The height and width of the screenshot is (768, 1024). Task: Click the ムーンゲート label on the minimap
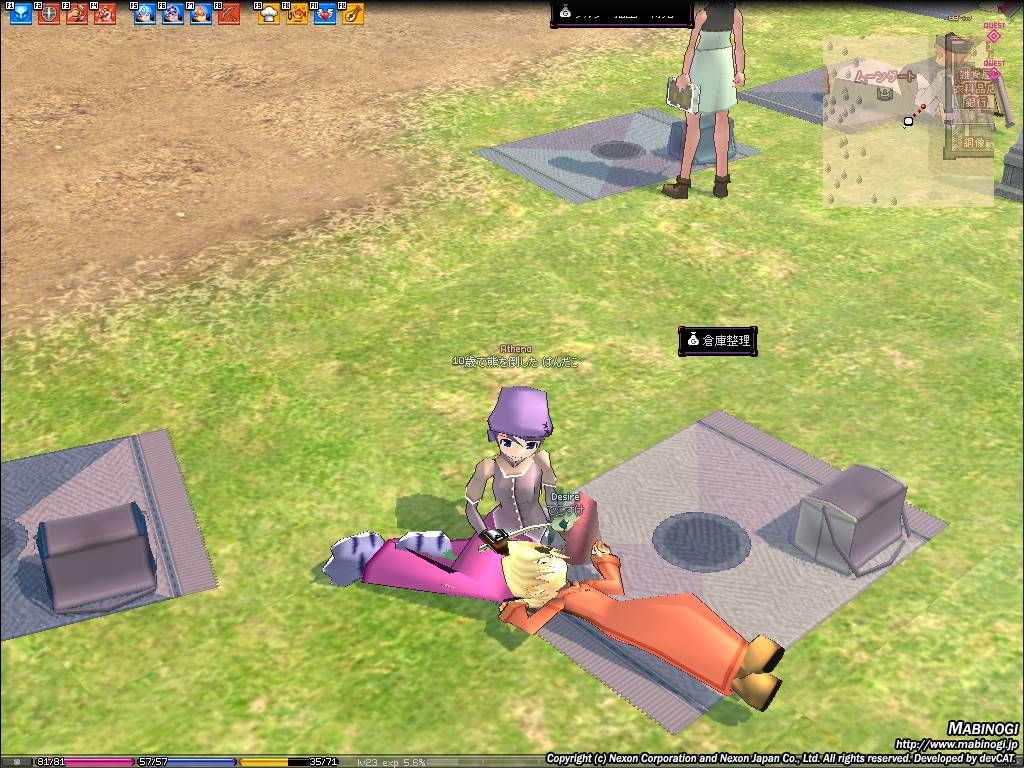click(x=884, y=77)
